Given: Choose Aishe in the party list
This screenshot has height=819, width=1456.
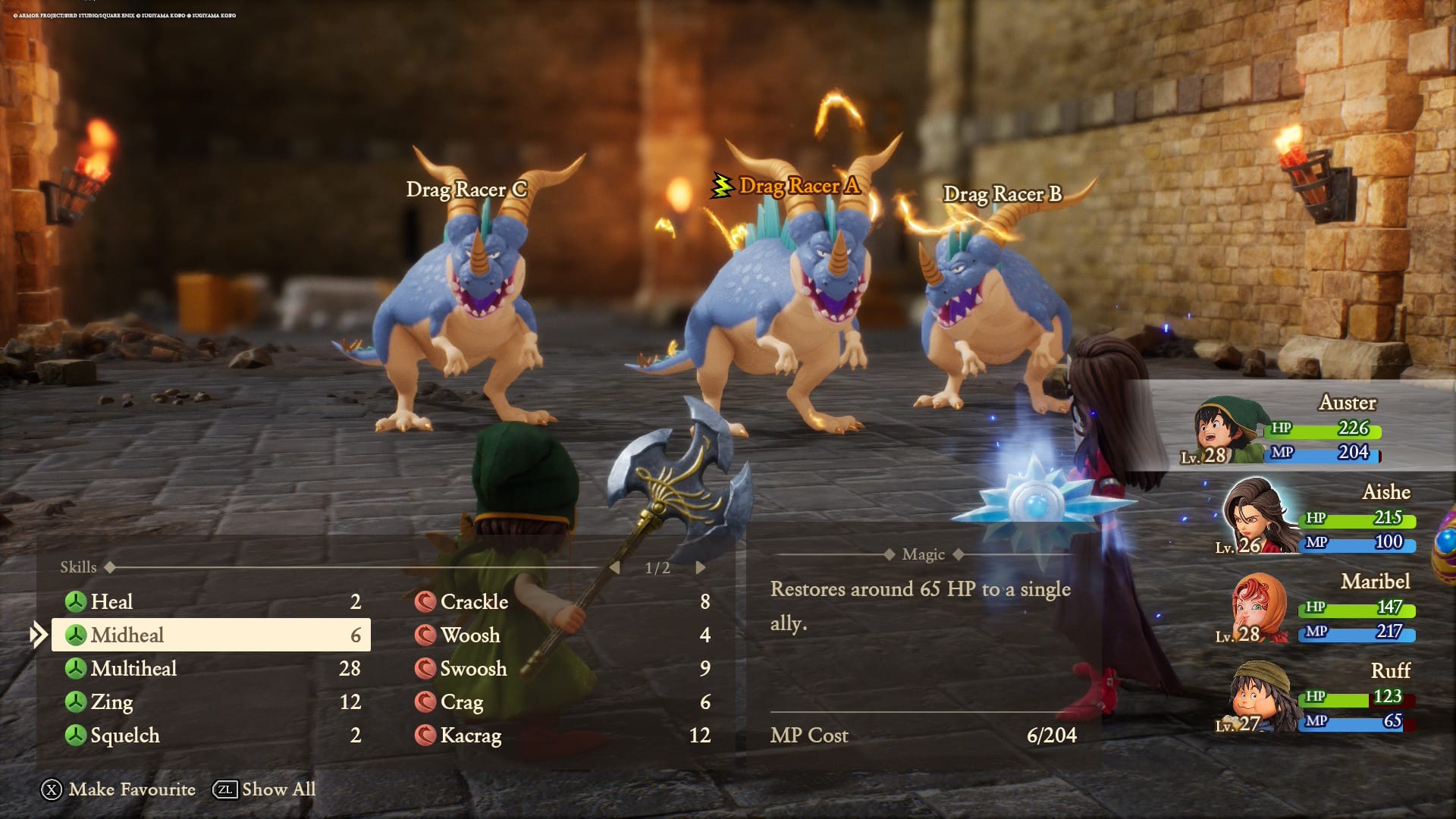Looking at the screenshot, I should [x=1316, y=518].
